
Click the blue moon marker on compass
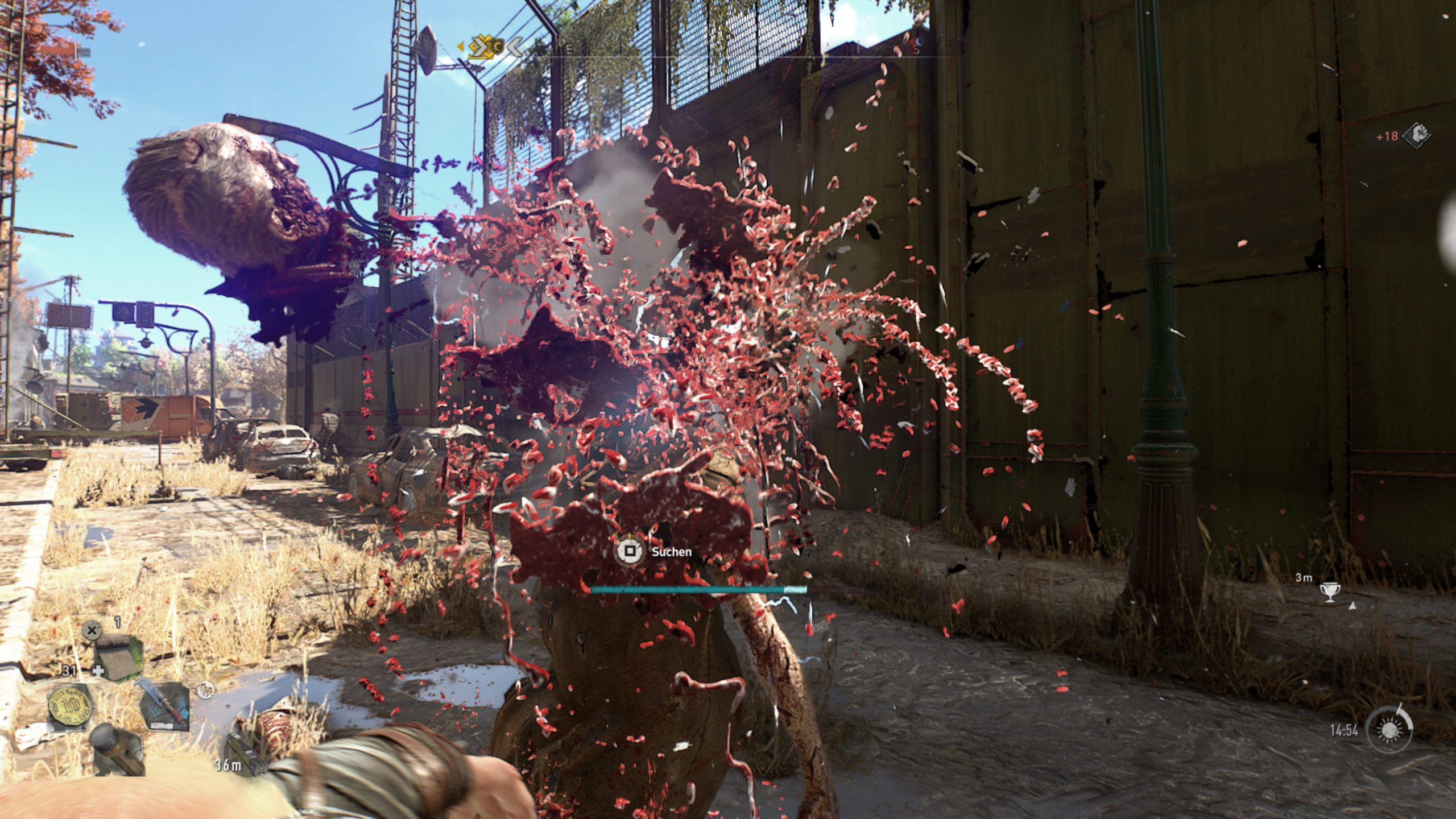(x=920, y=42)
